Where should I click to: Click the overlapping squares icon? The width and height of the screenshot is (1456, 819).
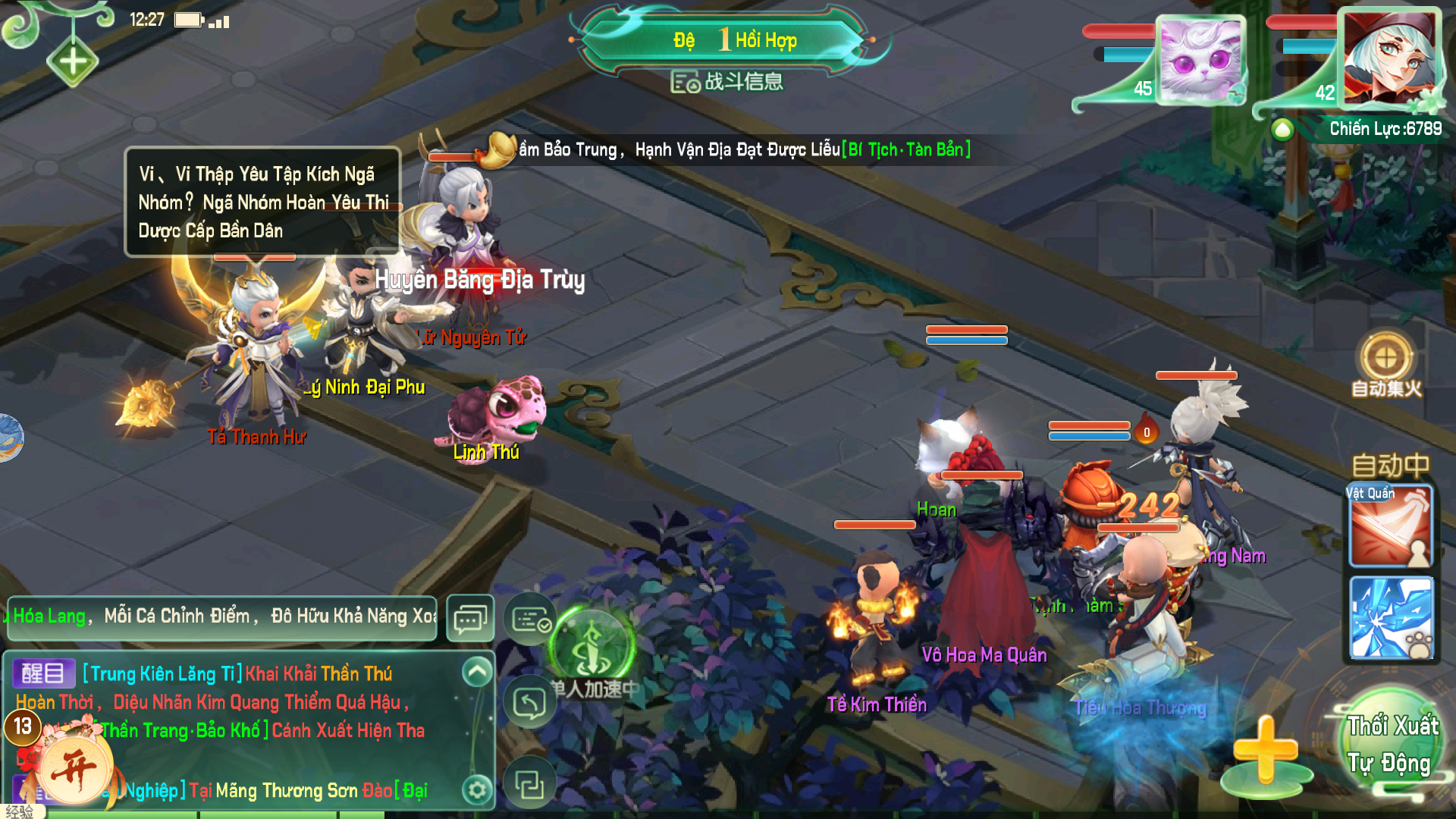coord(529,783)
